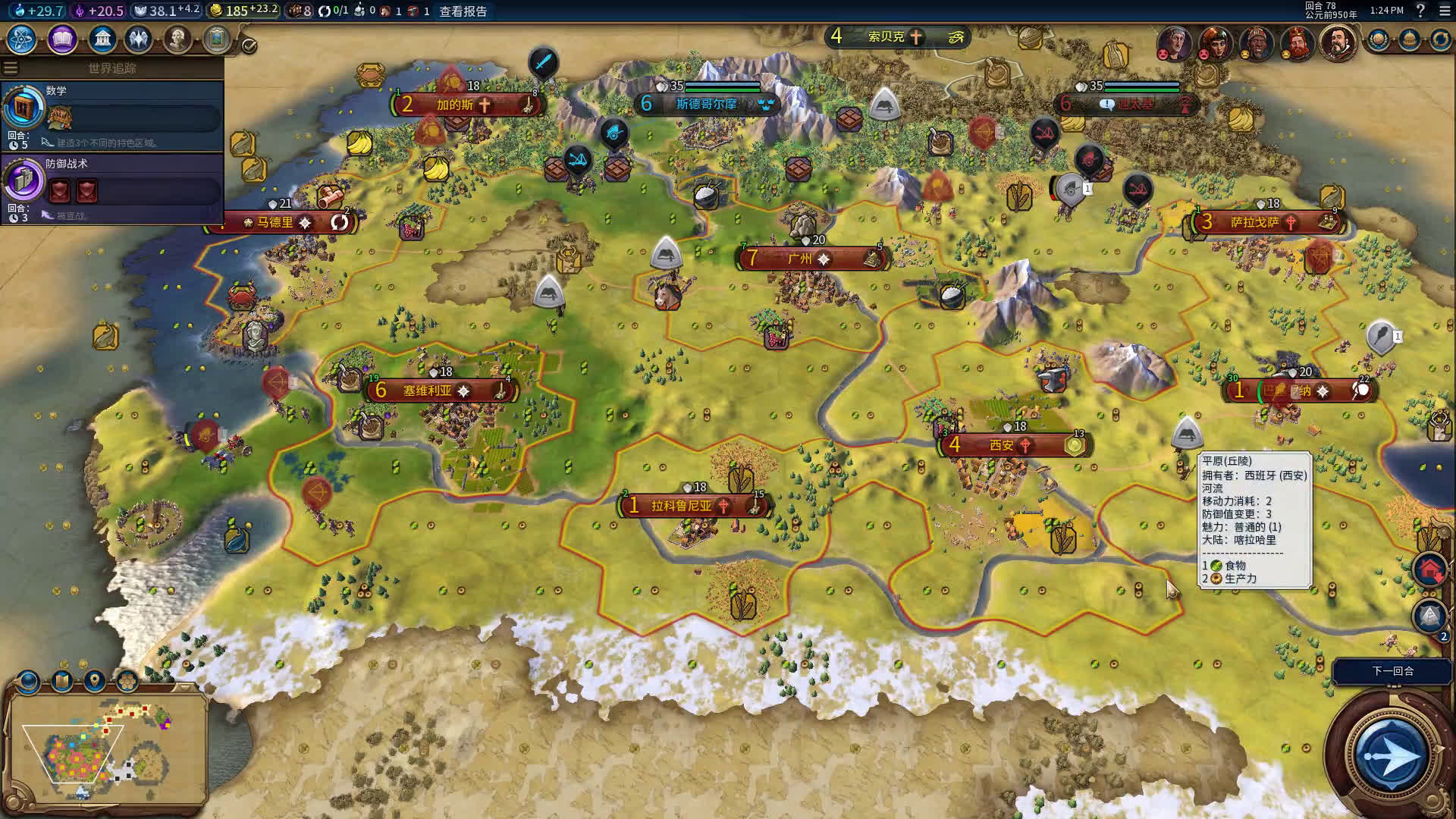
Task: Open the main game menu icon
Action: (x=1444, y=11)
